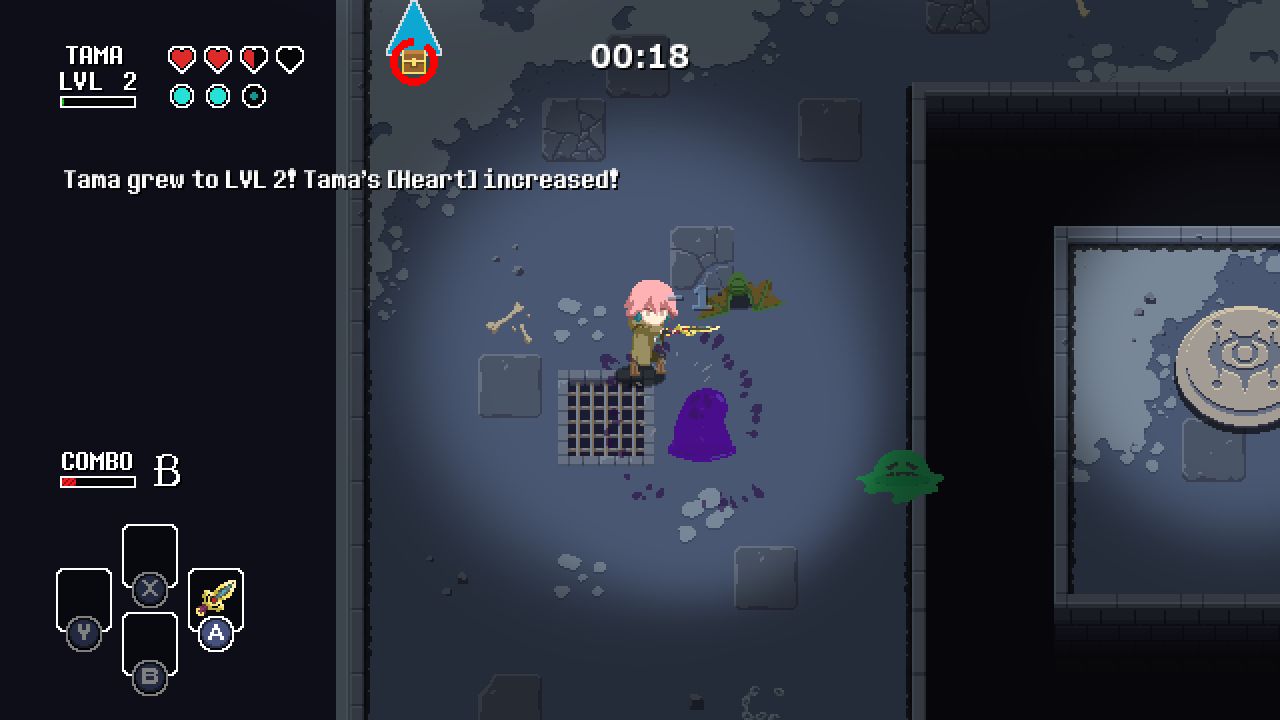Viewport: 1280px width, 720px height.
Task: Click the Y controller button icon
Action: (84, 633)
